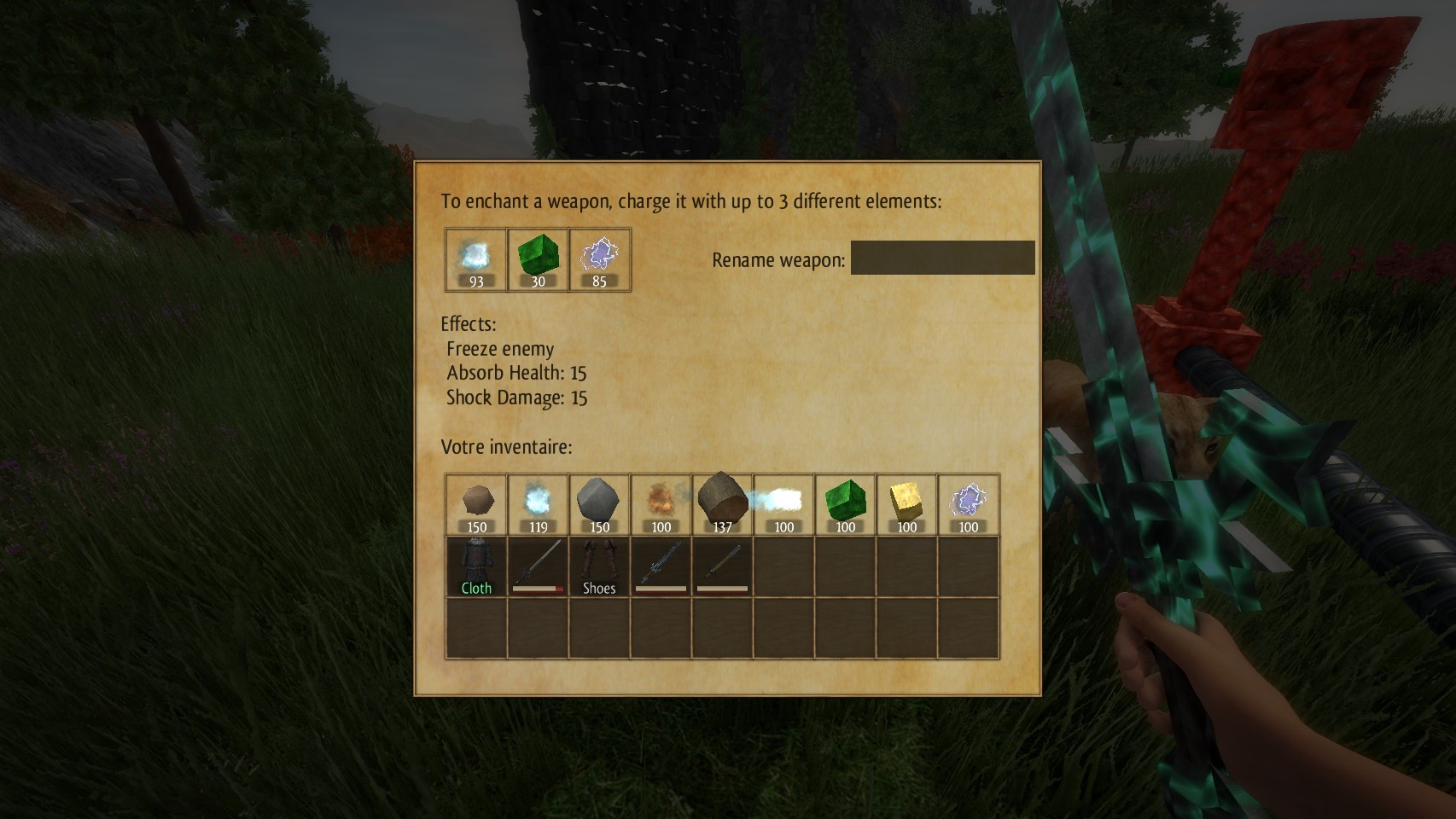Select the Shoes inventory slot
Screen dimensions: 1456x819
tap(599, 566)
